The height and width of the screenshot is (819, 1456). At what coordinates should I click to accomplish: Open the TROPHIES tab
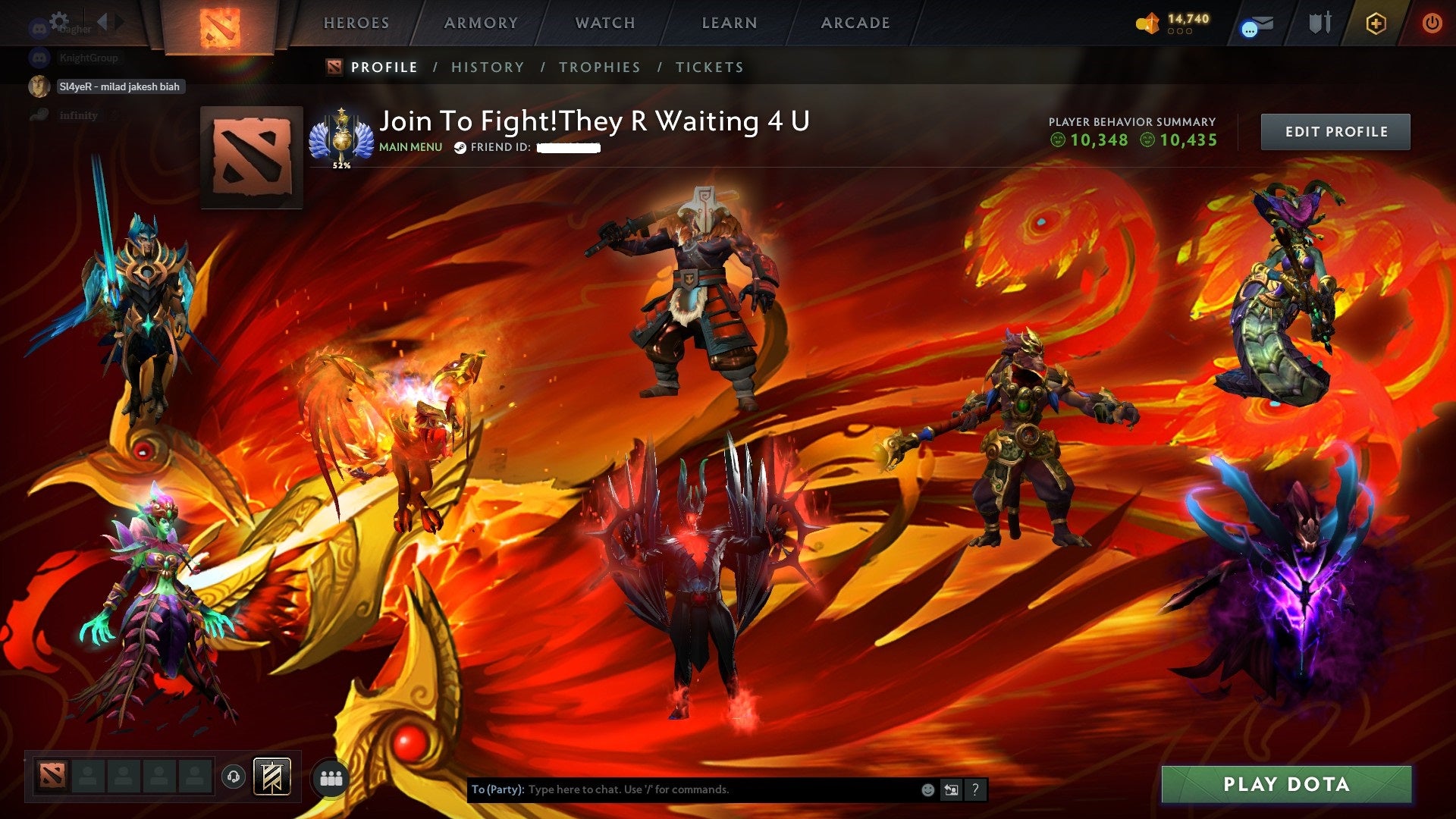(x=599, y=67)
